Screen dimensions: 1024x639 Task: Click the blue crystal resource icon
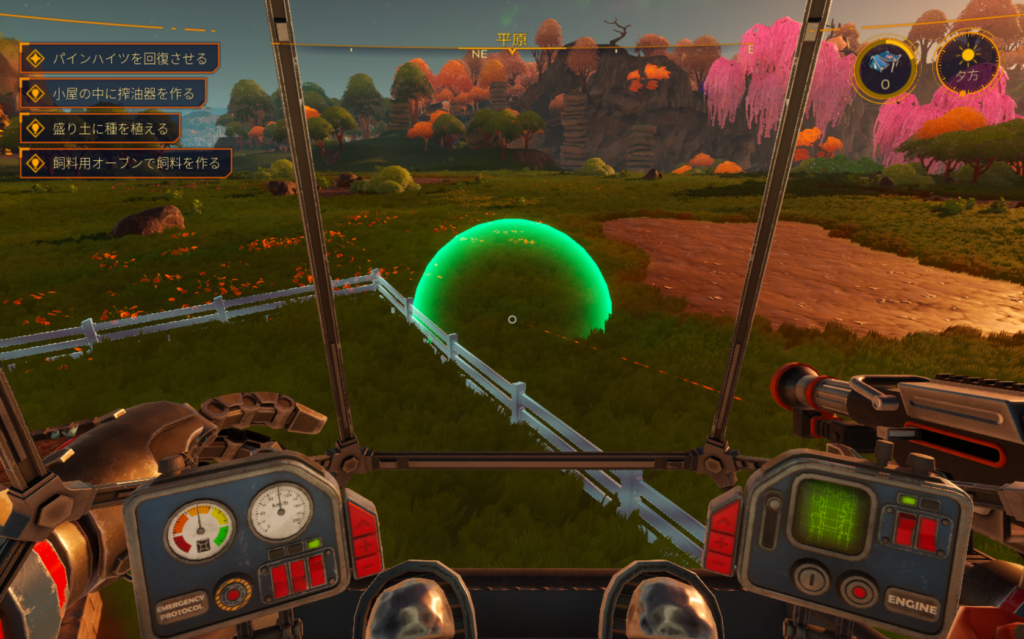[885, 66]
